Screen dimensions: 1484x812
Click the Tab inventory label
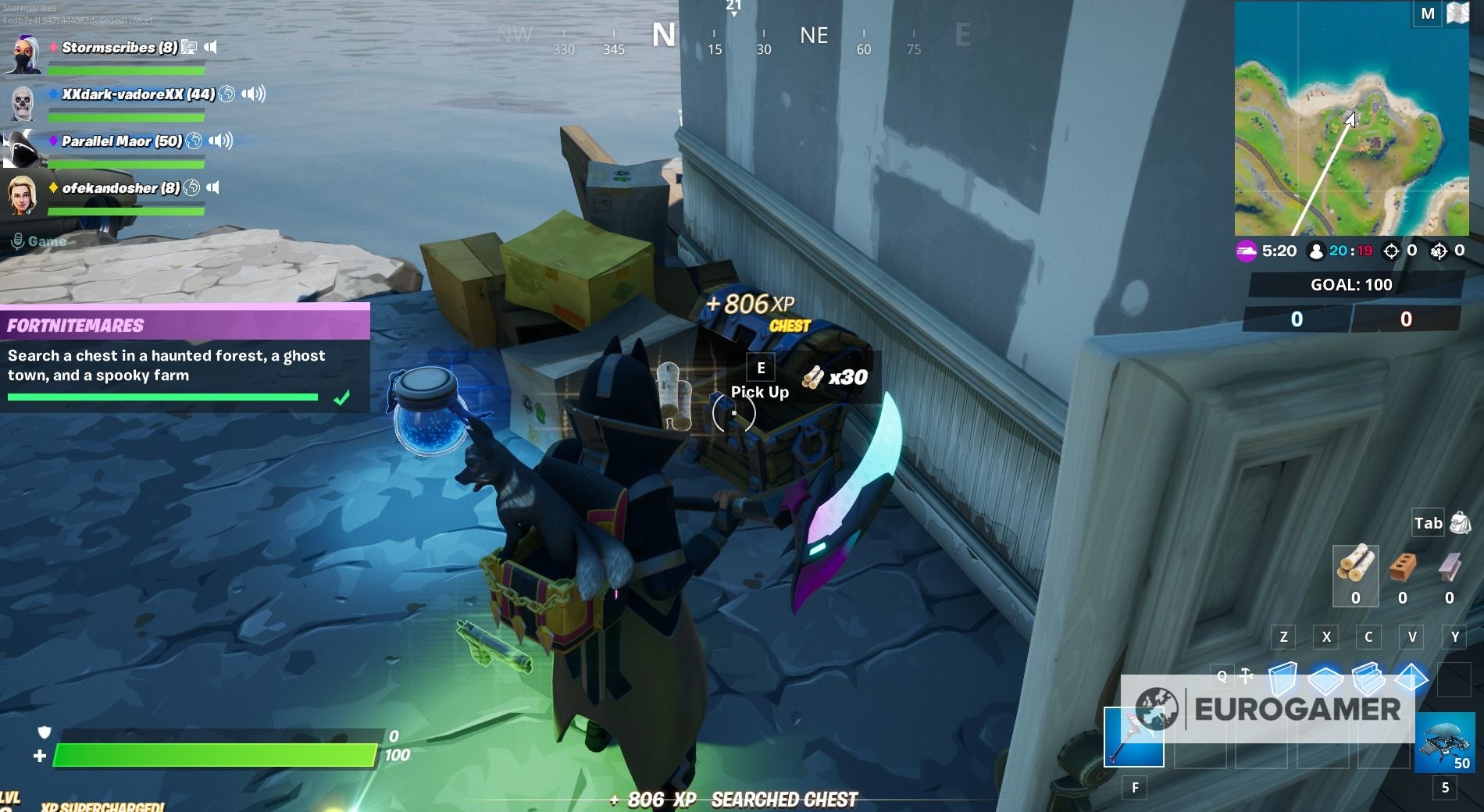point(1427,524)
